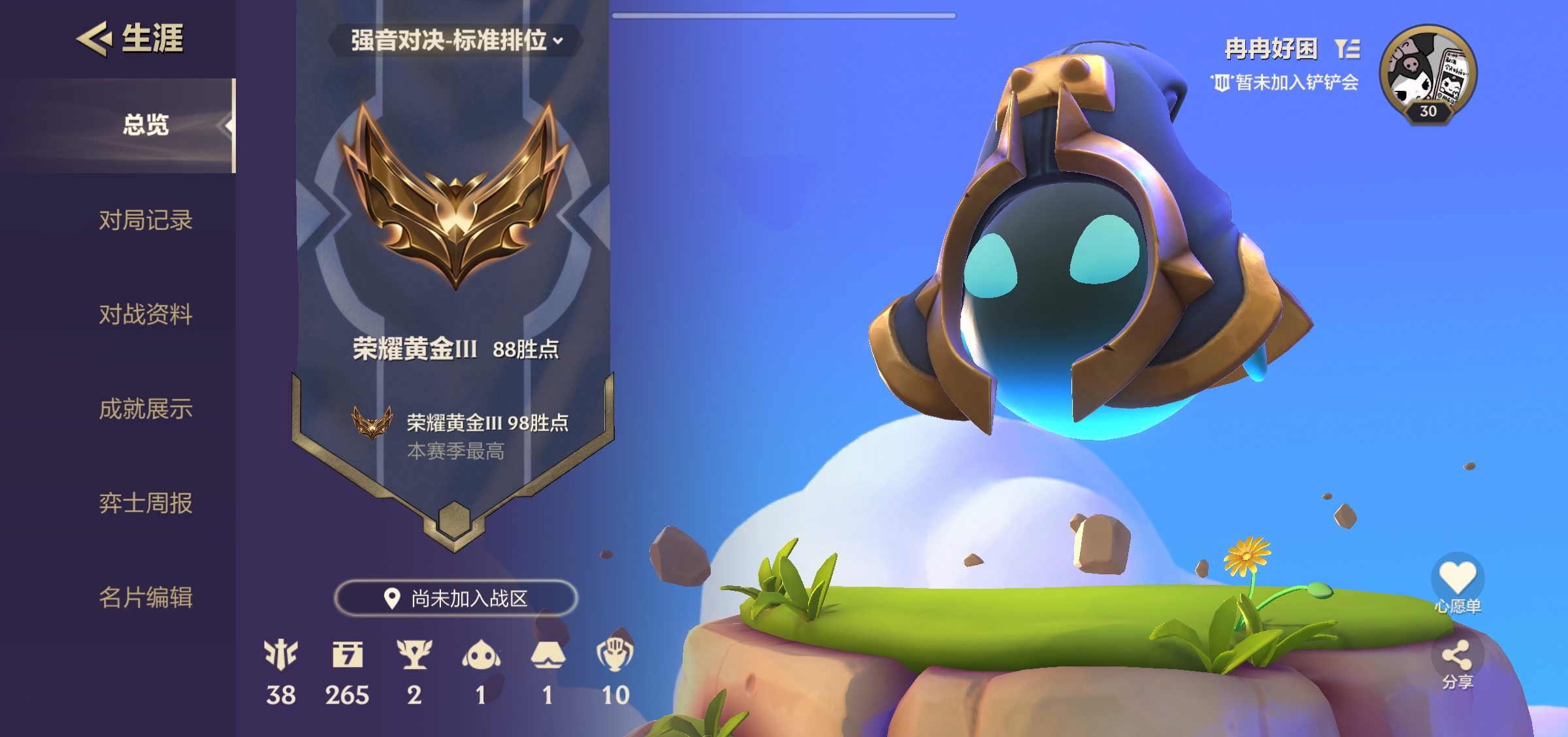The width and height of the screenshot is (1568, 737).
Task: Click the gold rank emblem banner
Action: tap(455, 196)
